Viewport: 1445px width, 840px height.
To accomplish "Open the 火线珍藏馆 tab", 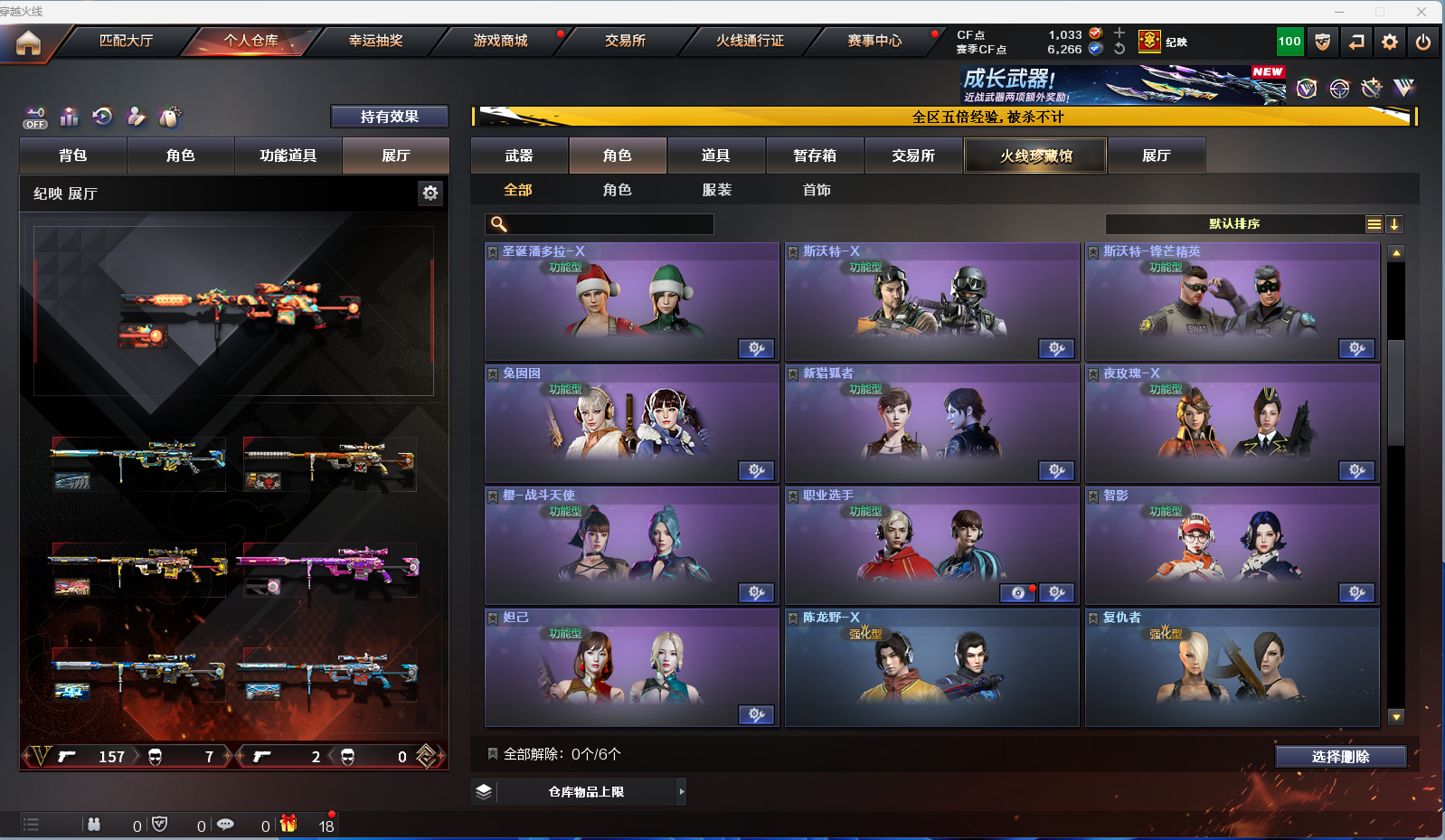I will pos(1035,156).
